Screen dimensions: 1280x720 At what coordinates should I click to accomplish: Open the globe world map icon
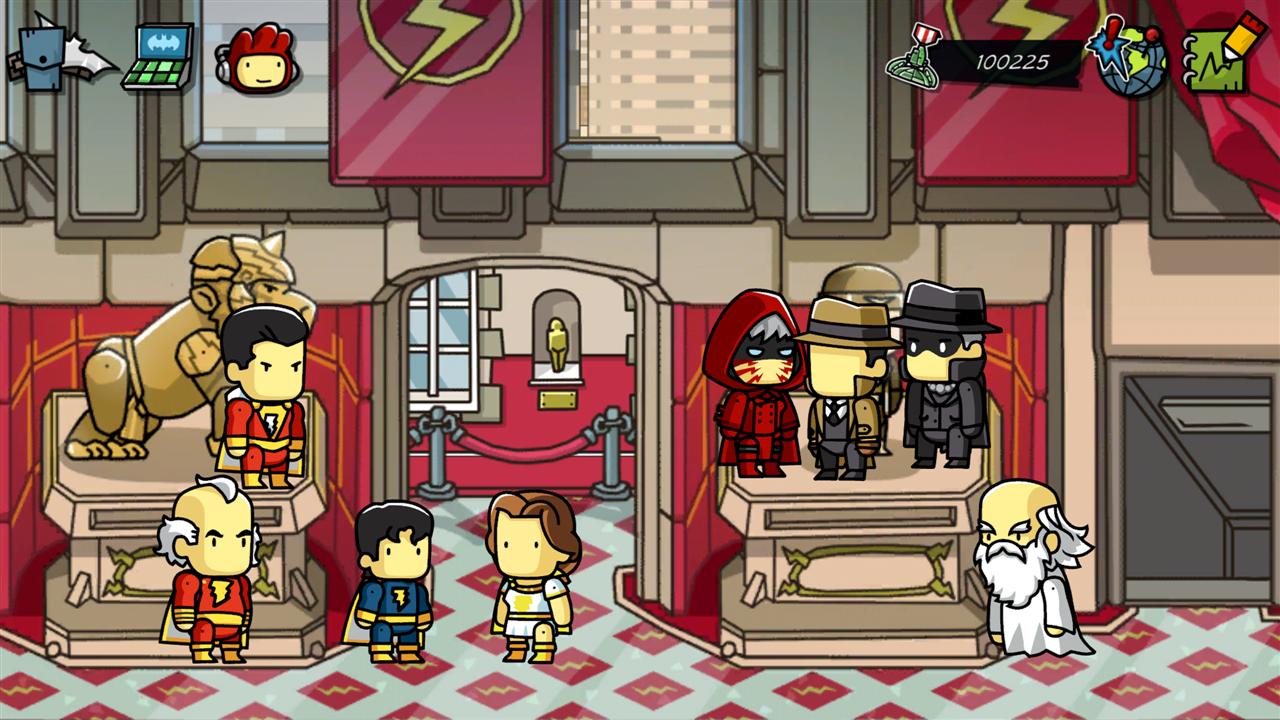(x=1130, y=58)
